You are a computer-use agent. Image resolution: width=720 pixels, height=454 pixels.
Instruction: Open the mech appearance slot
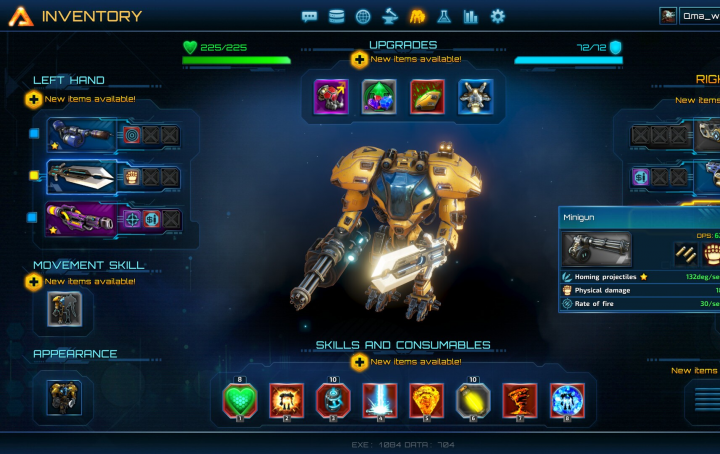[64, 395]
